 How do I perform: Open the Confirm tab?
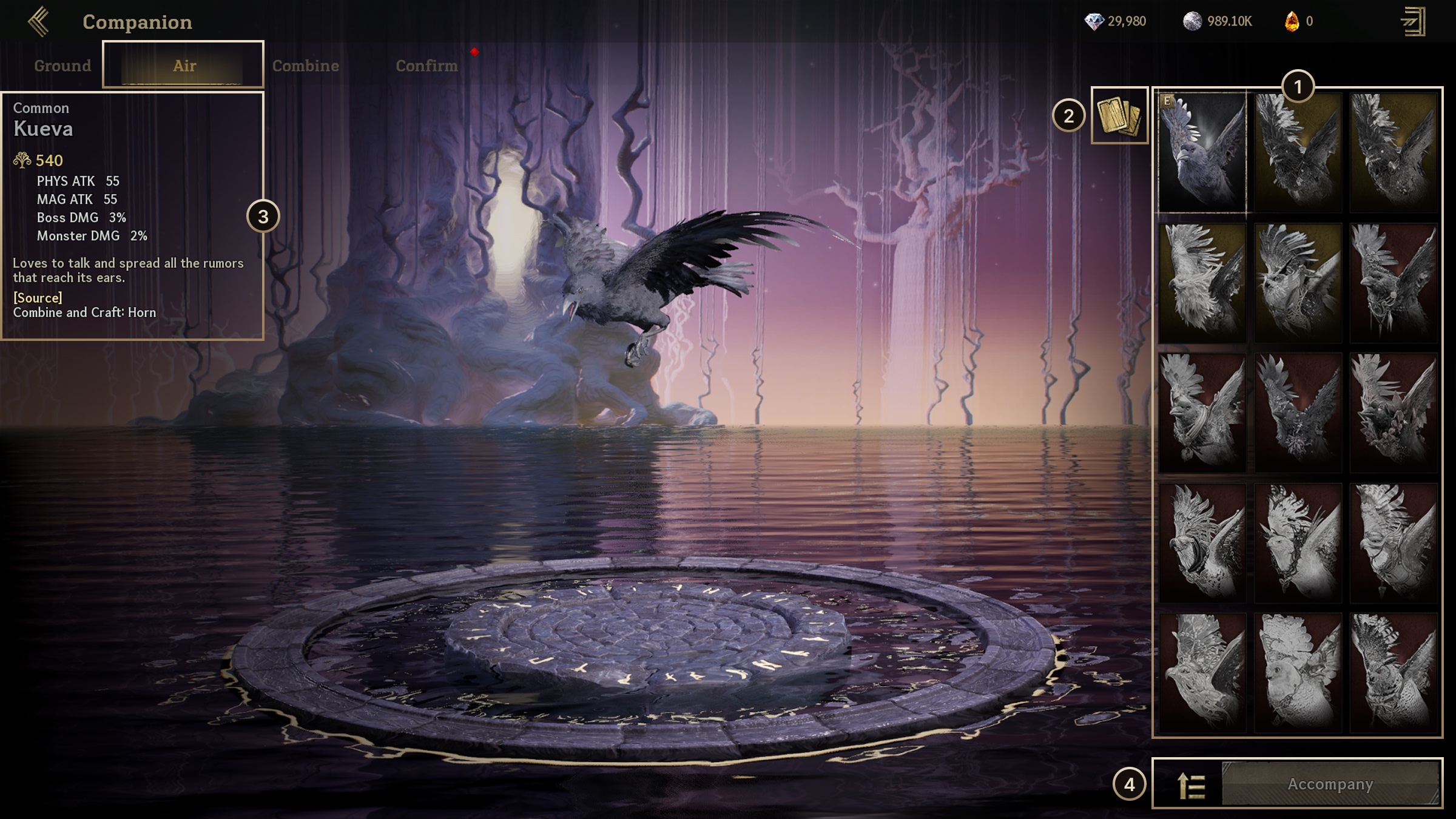(x=426, y=66)
